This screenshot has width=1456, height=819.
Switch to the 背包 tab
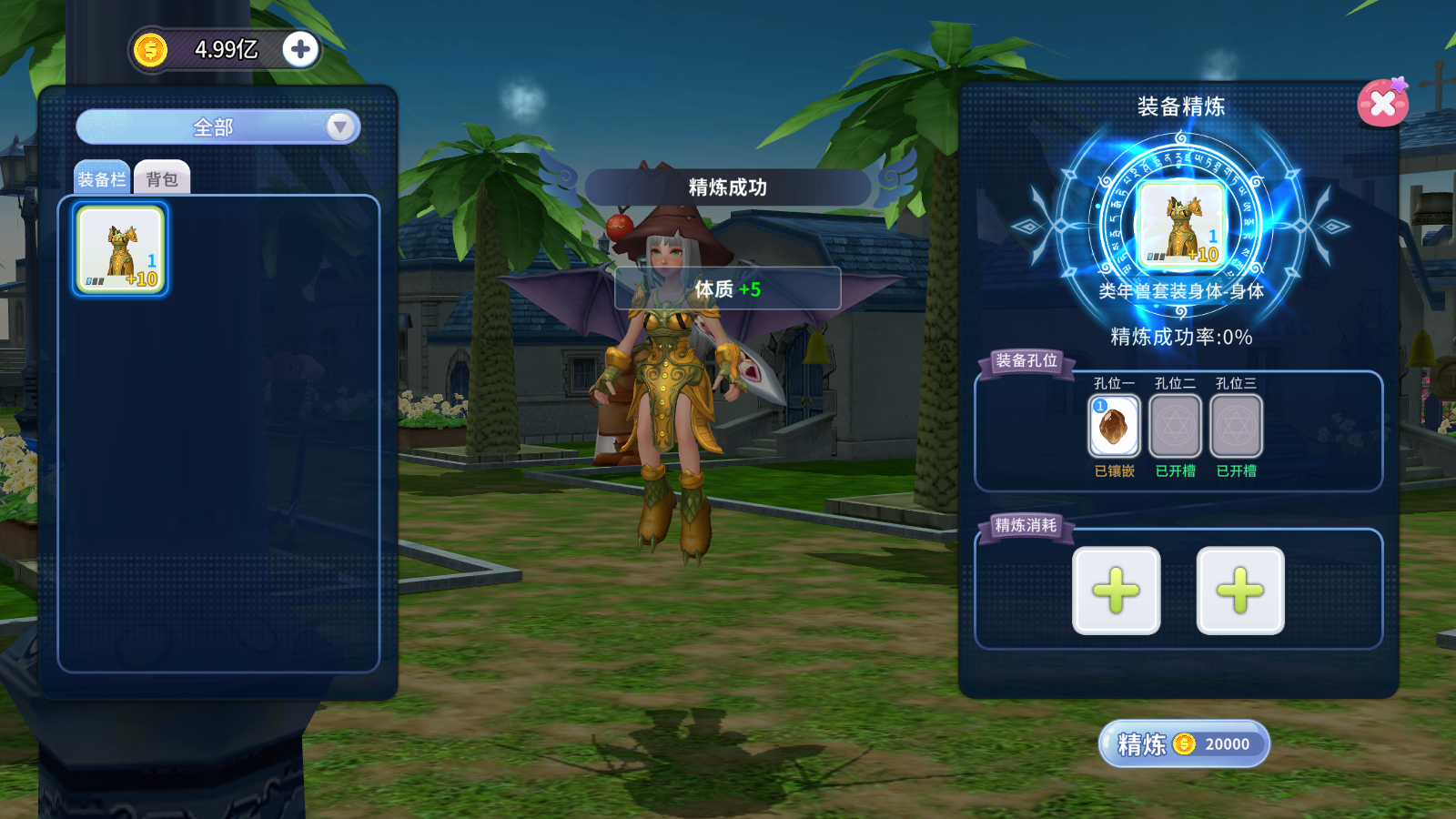(x=162, y=179)
